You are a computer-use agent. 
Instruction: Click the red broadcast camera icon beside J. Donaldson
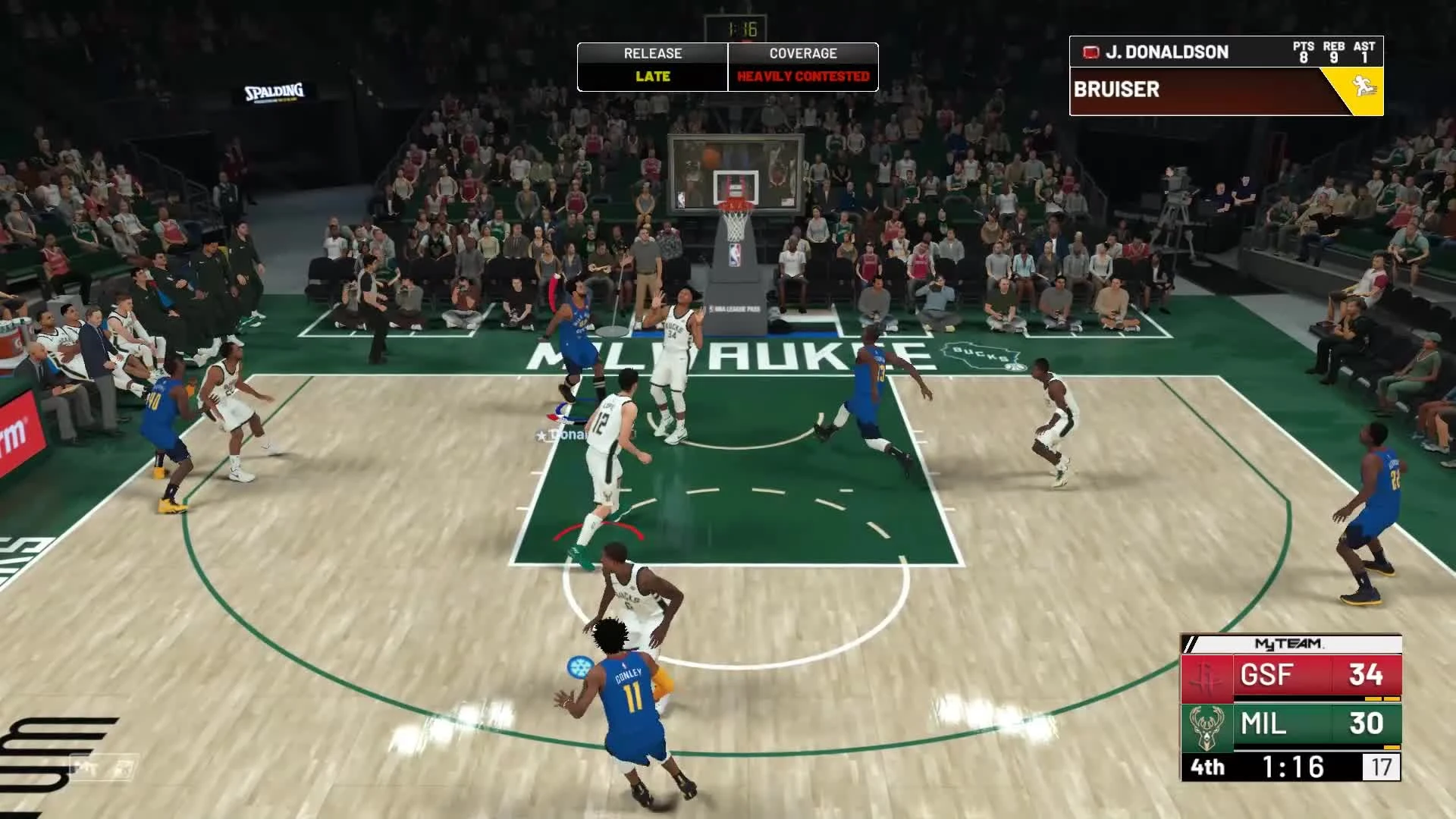click(1091, 52)
